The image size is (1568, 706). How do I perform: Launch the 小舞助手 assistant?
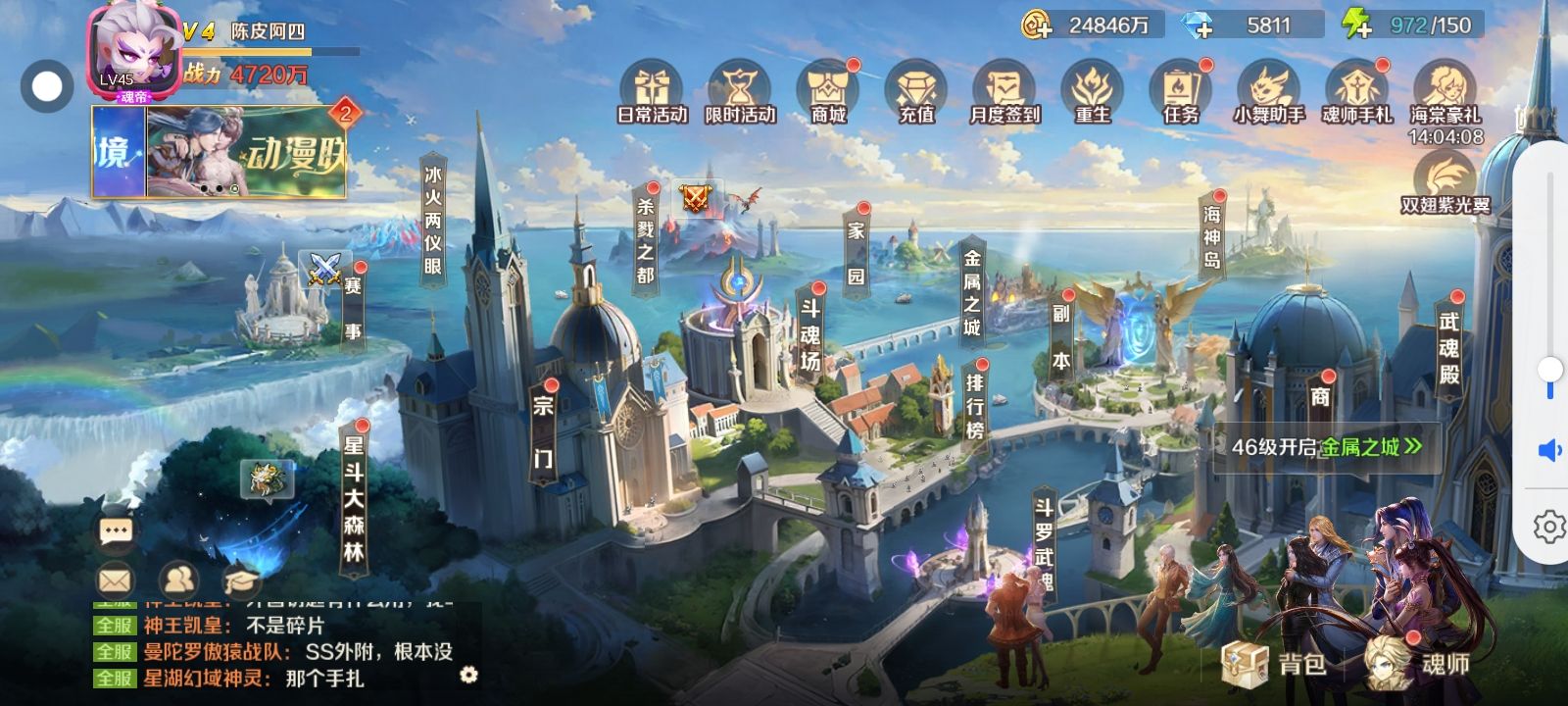point(1269,93)
